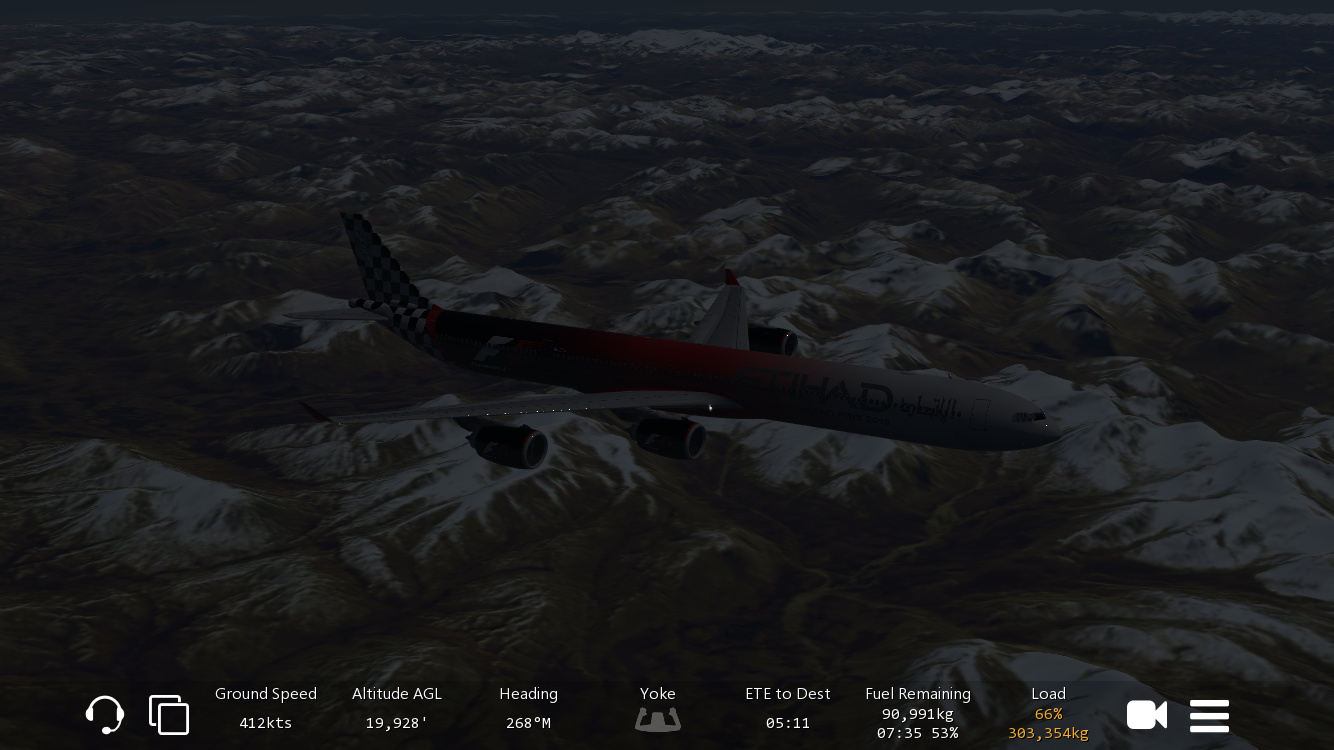Select the Yoke control indicator
Image resolution: width=1334 pixels, height=750 pixels.
coord(658,709)
